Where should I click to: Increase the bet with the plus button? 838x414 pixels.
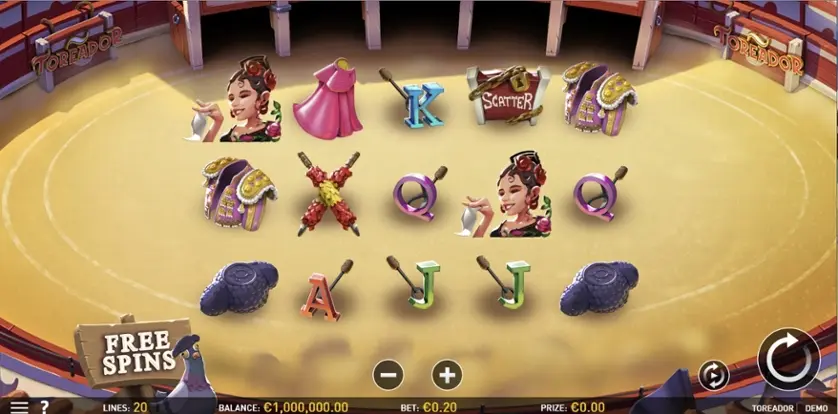(447, 375)
